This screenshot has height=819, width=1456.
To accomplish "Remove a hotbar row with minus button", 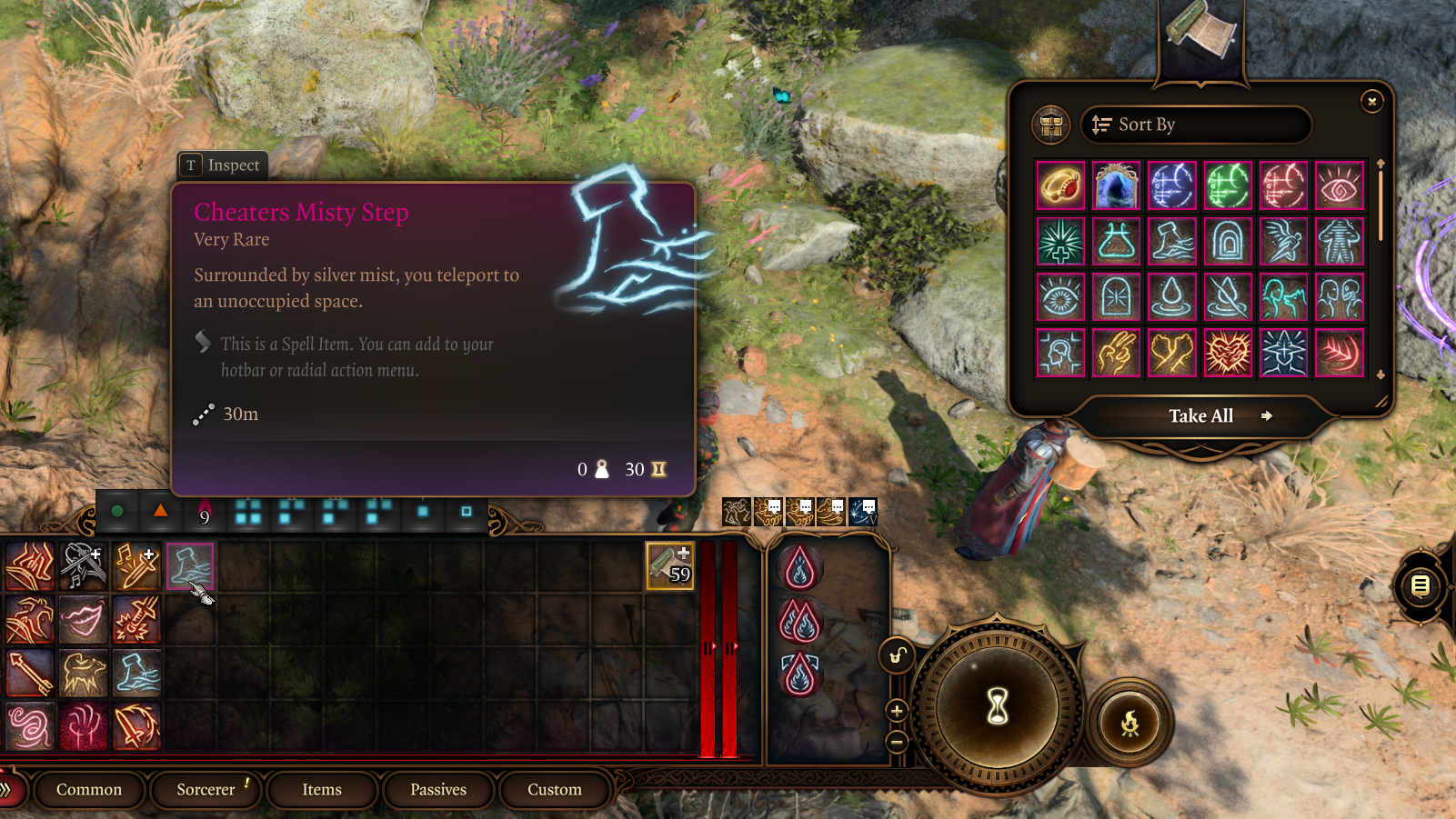I will pyautogui.click(x=897, y=743).
